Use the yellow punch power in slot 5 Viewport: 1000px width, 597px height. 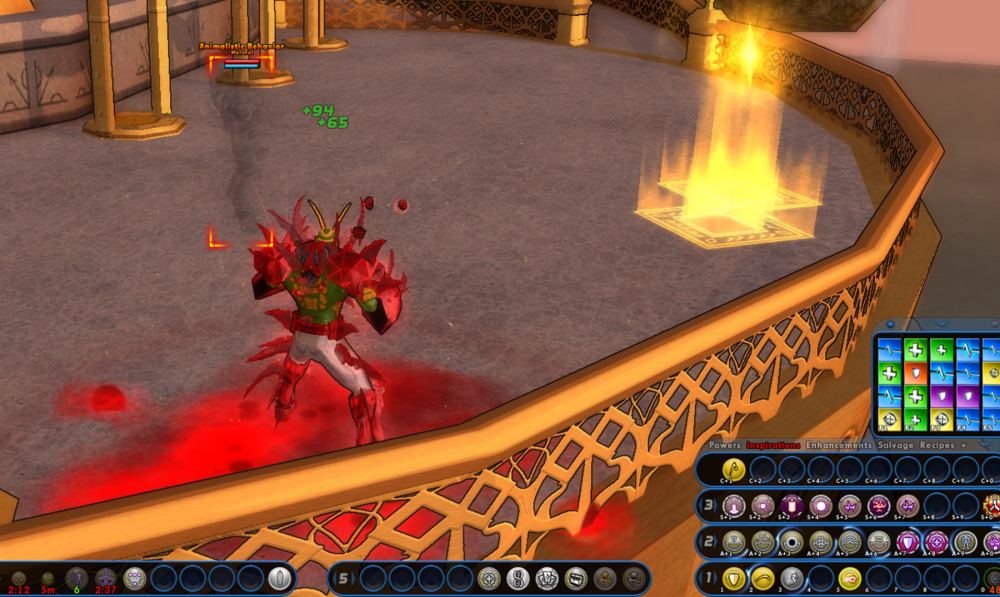click(x=850, y=577)
